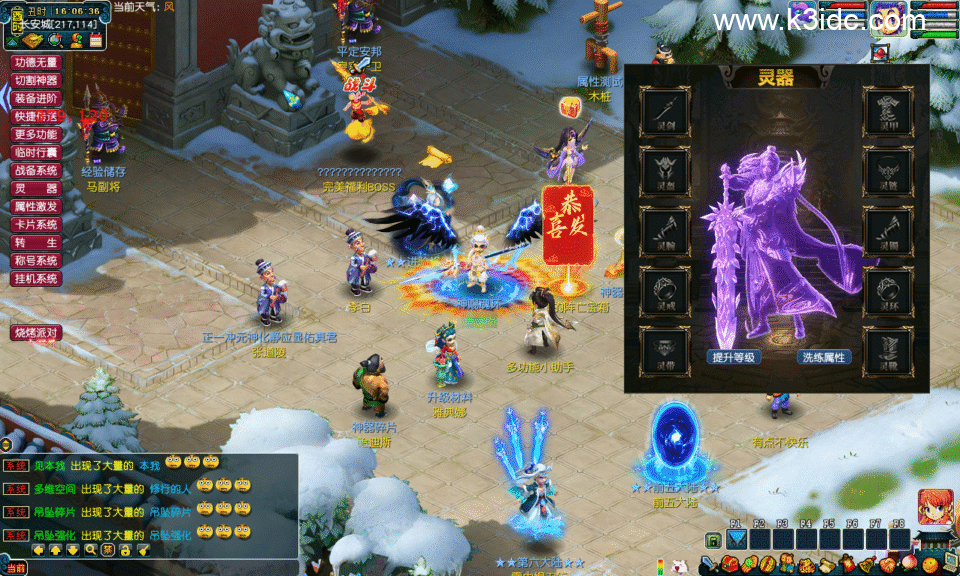
Task: Select the 灵靴 spirit boots slot
Action: coord(888,351)
